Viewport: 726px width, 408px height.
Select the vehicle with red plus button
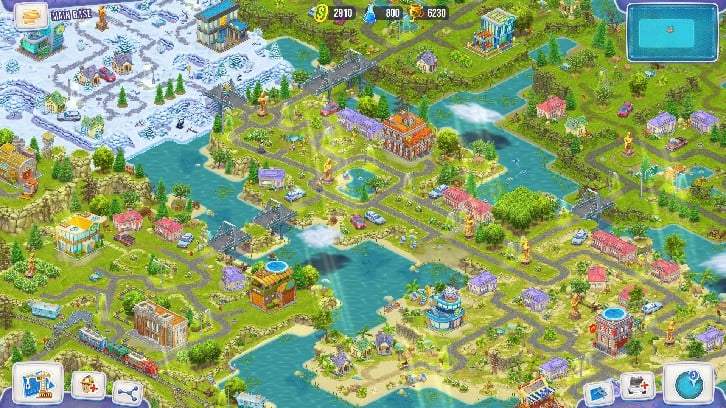[x=637, y=387]
